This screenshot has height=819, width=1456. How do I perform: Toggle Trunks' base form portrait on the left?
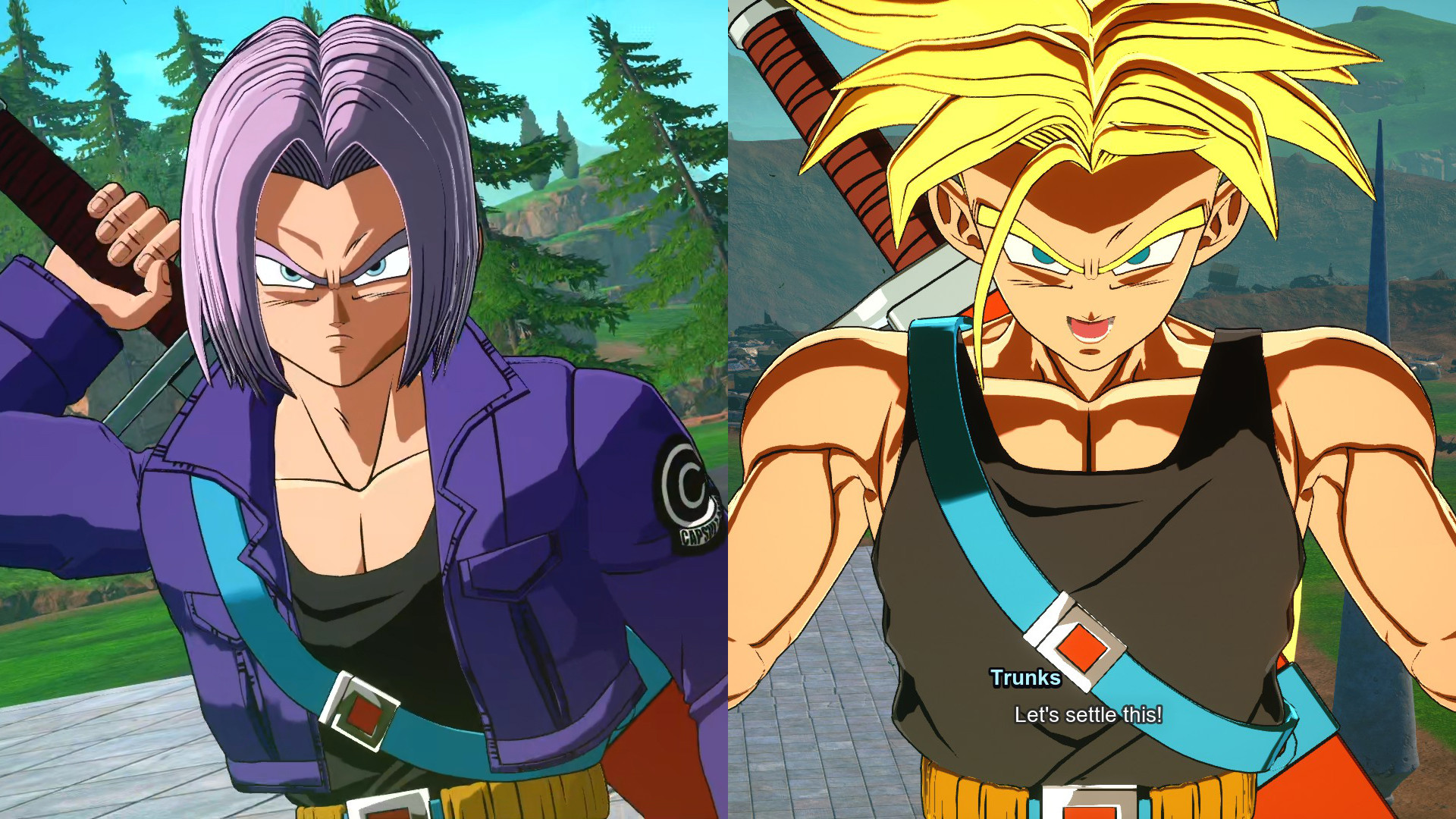point(326,303)
